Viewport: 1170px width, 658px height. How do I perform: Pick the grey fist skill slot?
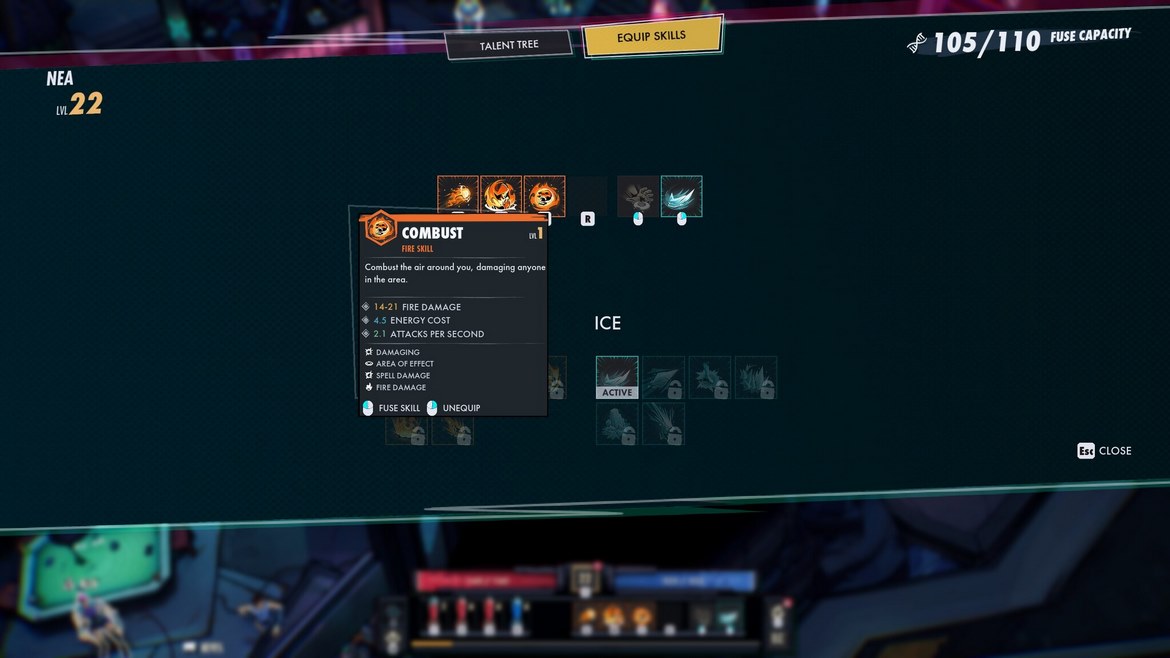click(x=637, y=196)
